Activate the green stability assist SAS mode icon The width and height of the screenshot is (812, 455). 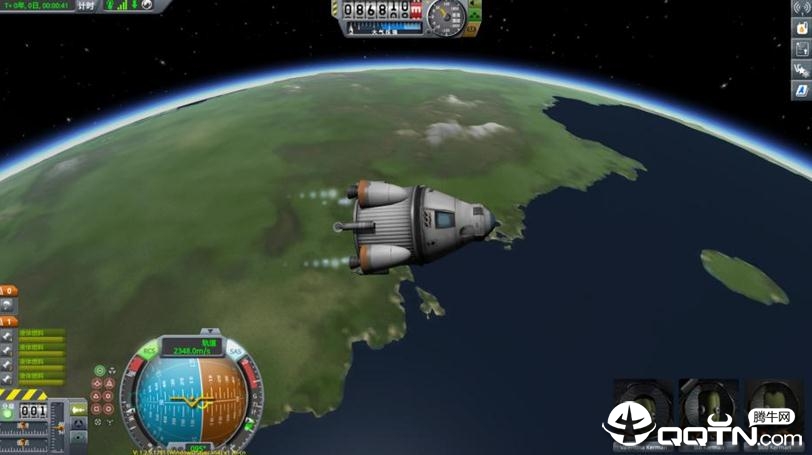(100, 371)
